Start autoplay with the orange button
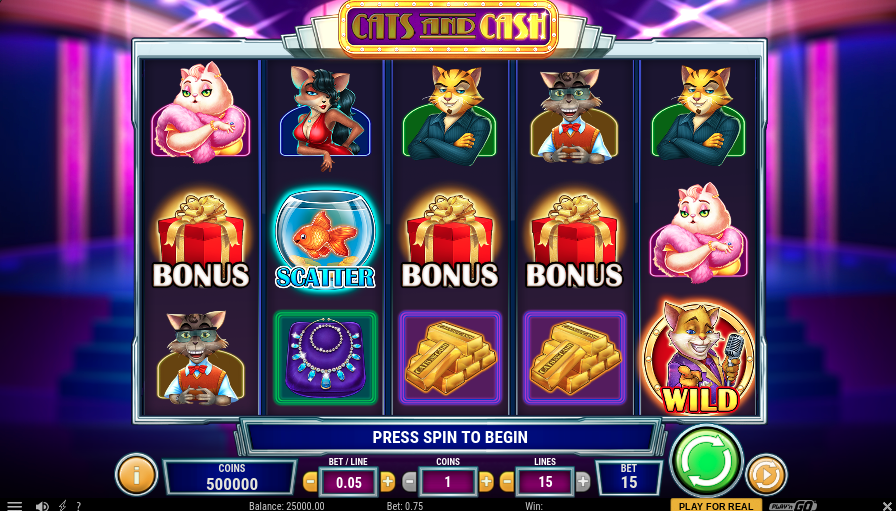The height and width of the screenshot is (511, 896). click(767, 474)
